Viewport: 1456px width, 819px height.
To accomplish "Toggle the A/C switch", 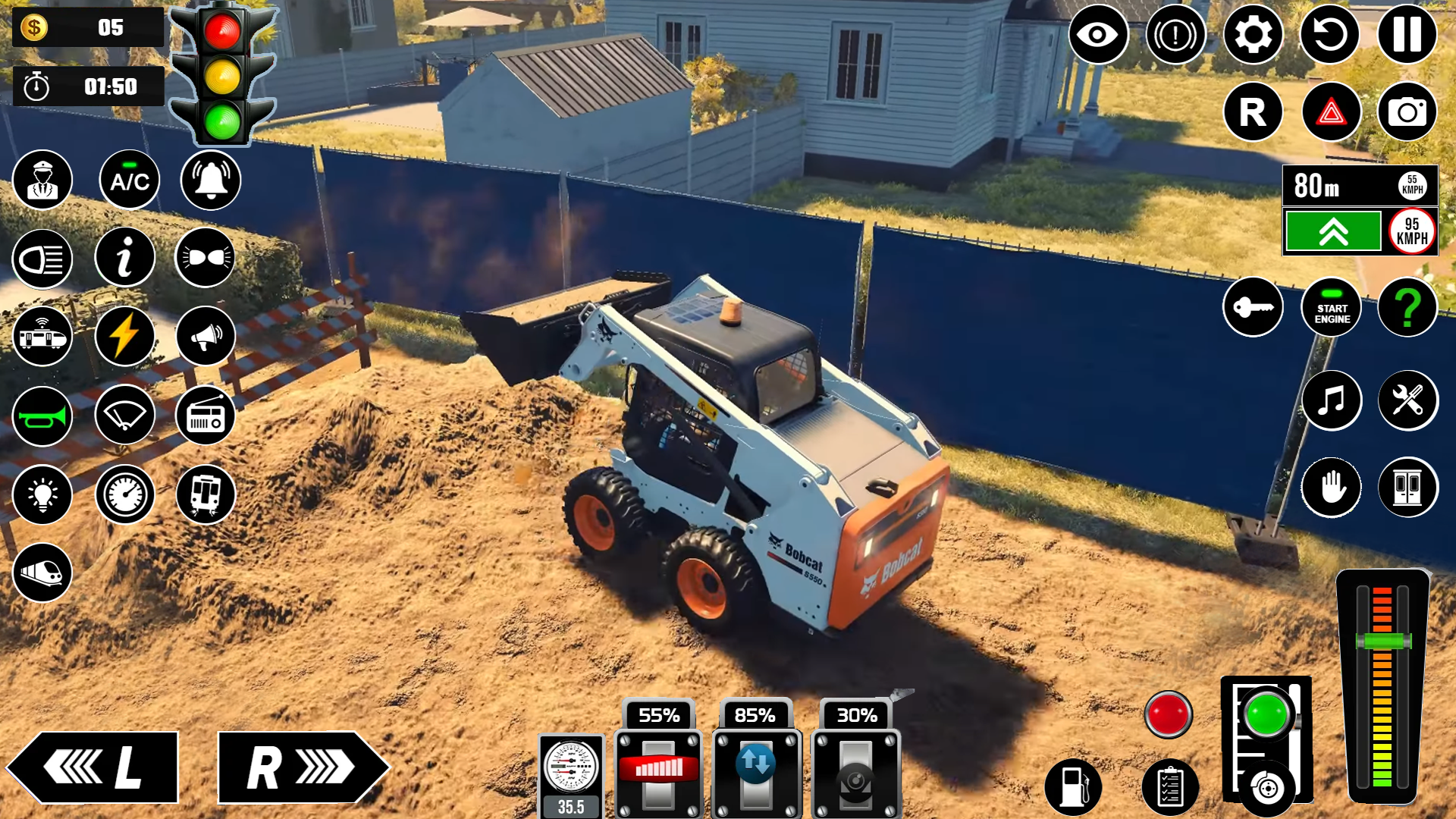I will pos(126,180).
